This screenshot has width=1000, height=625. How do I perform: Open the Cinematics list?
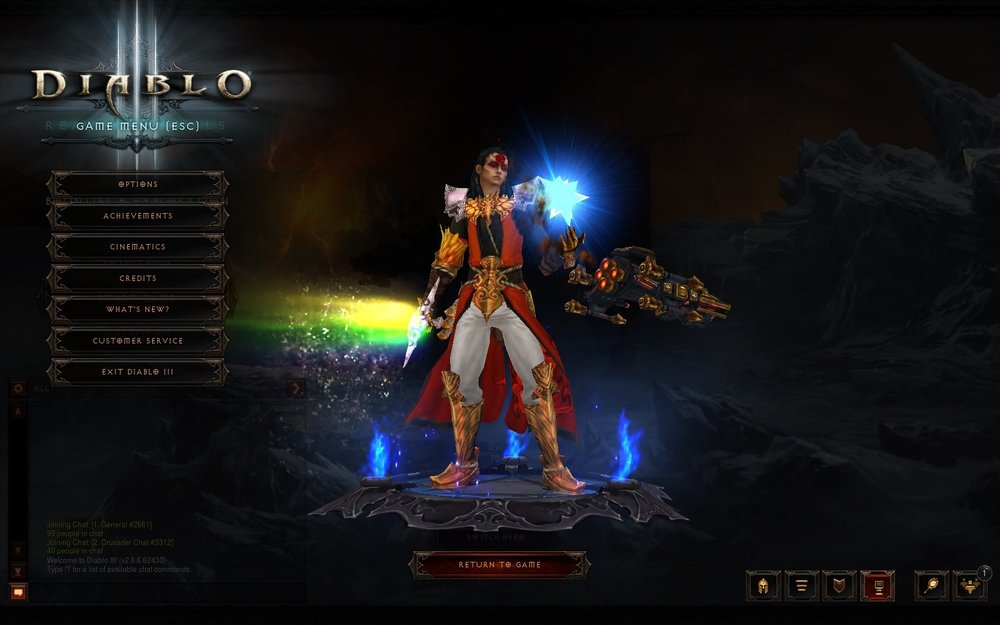[138, 247]
